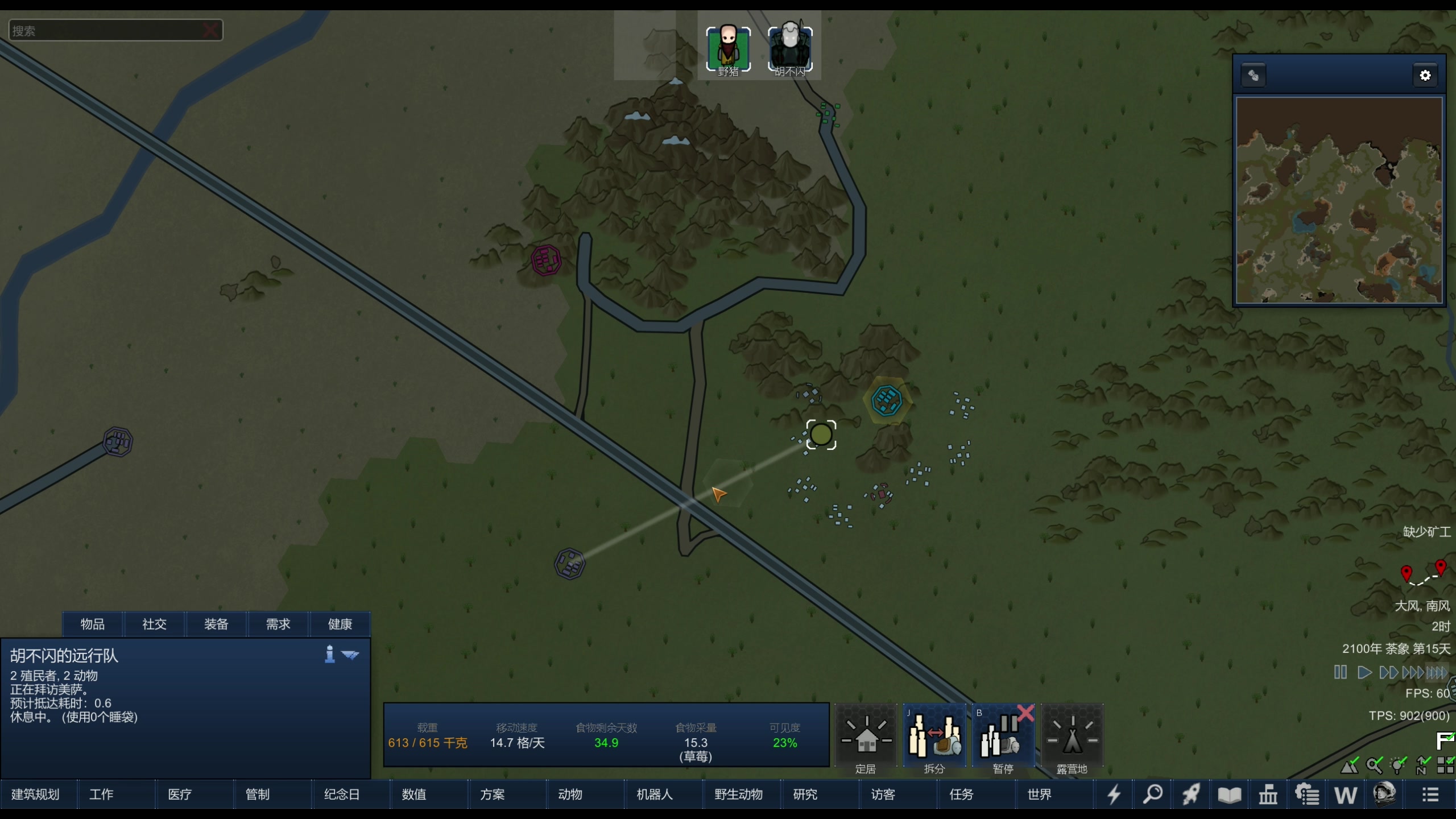Select the 野猪 colonist portrait
Viewport: 1456px width, 819px height.
point(728,49)
